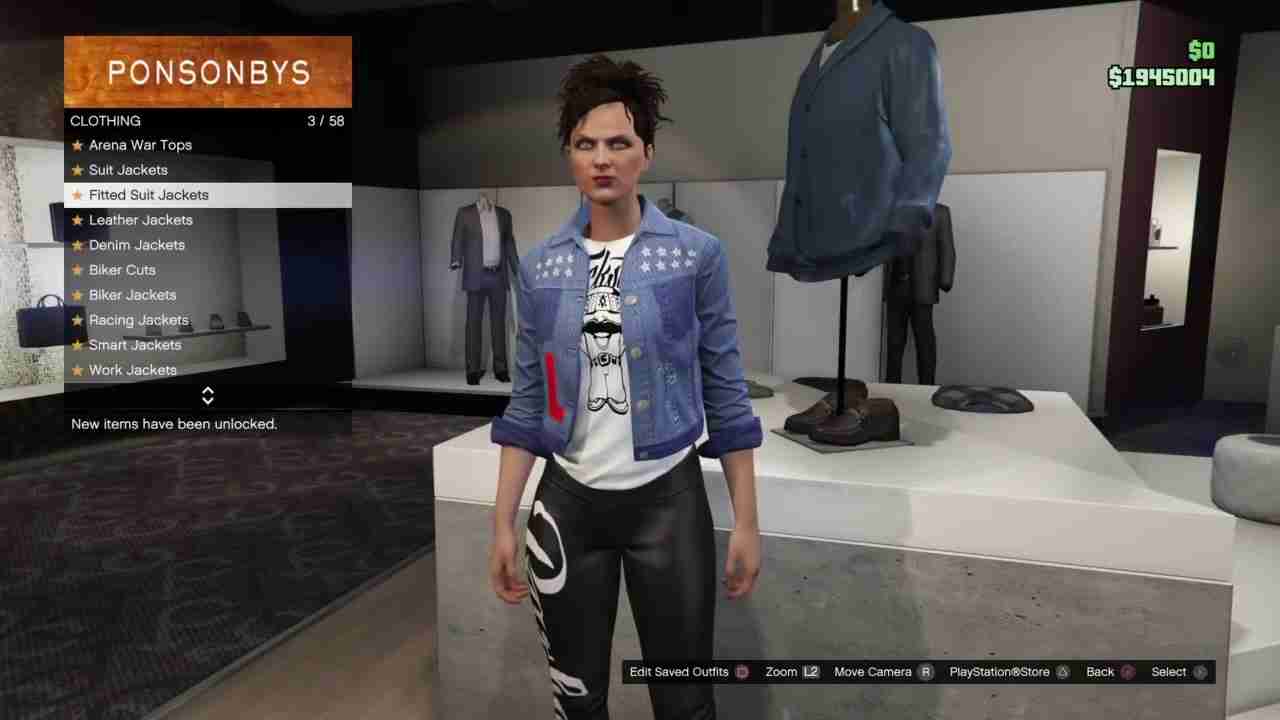Click the down chevron below the clothing list
Screen dimensions: 1280x720
207,400
